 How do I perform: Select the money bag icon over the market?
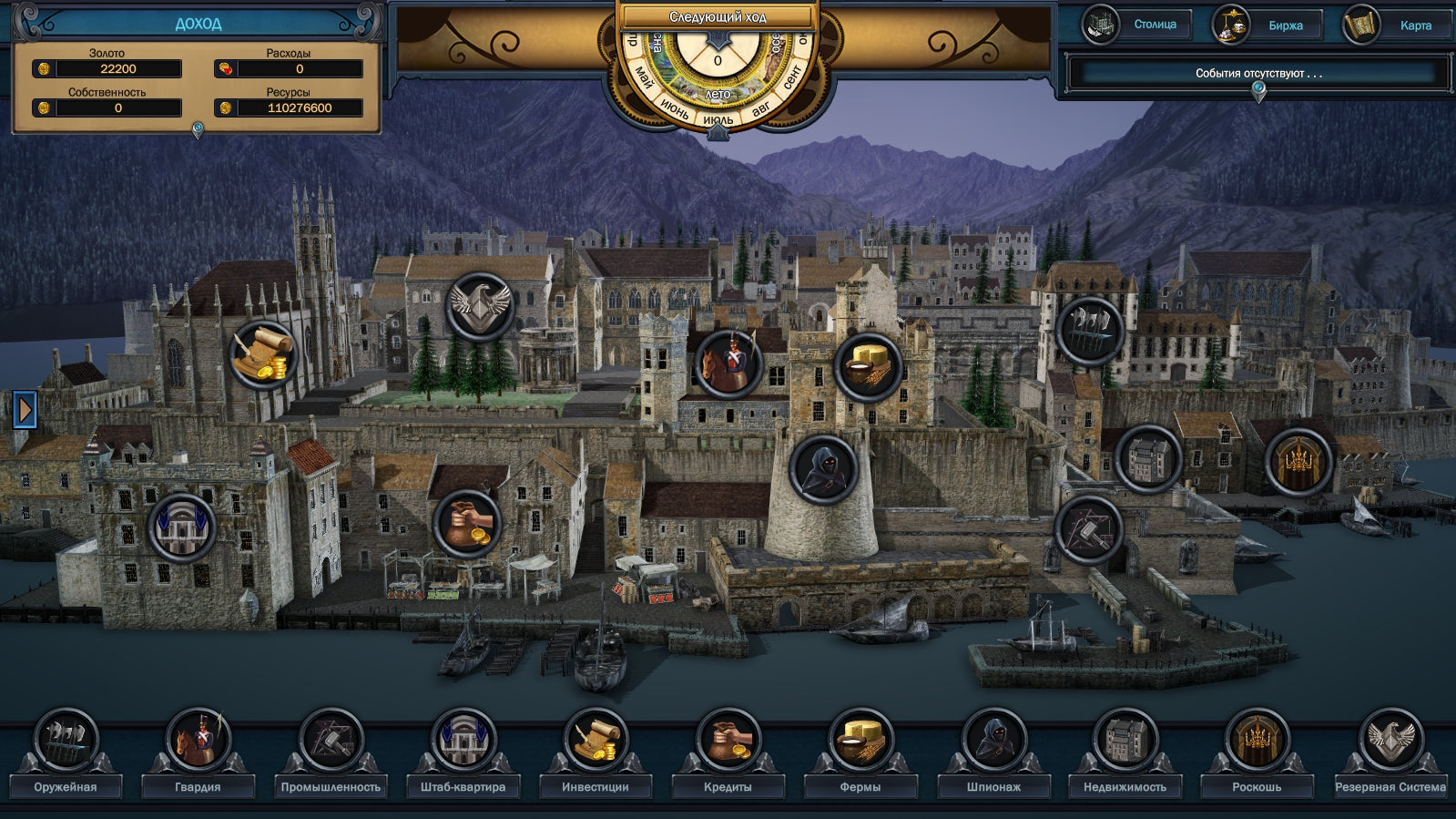(466, 524)
